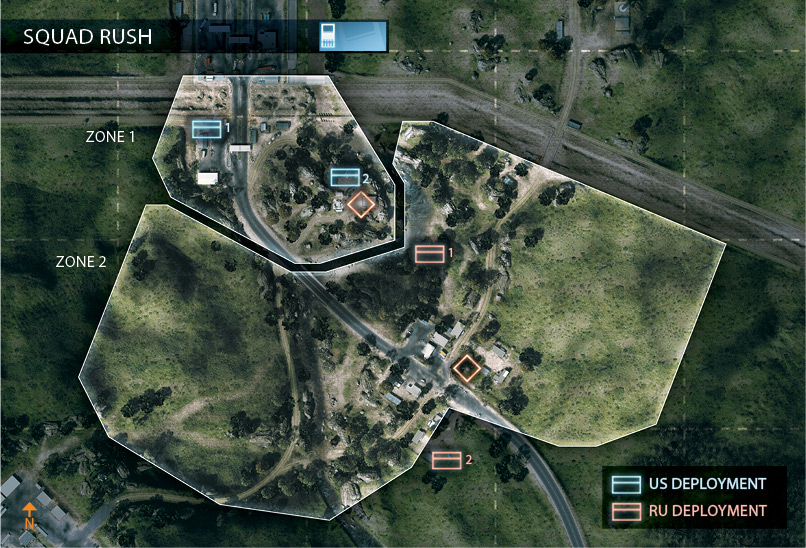Click the Zone 2 objective diamond marker

point(466,368)
